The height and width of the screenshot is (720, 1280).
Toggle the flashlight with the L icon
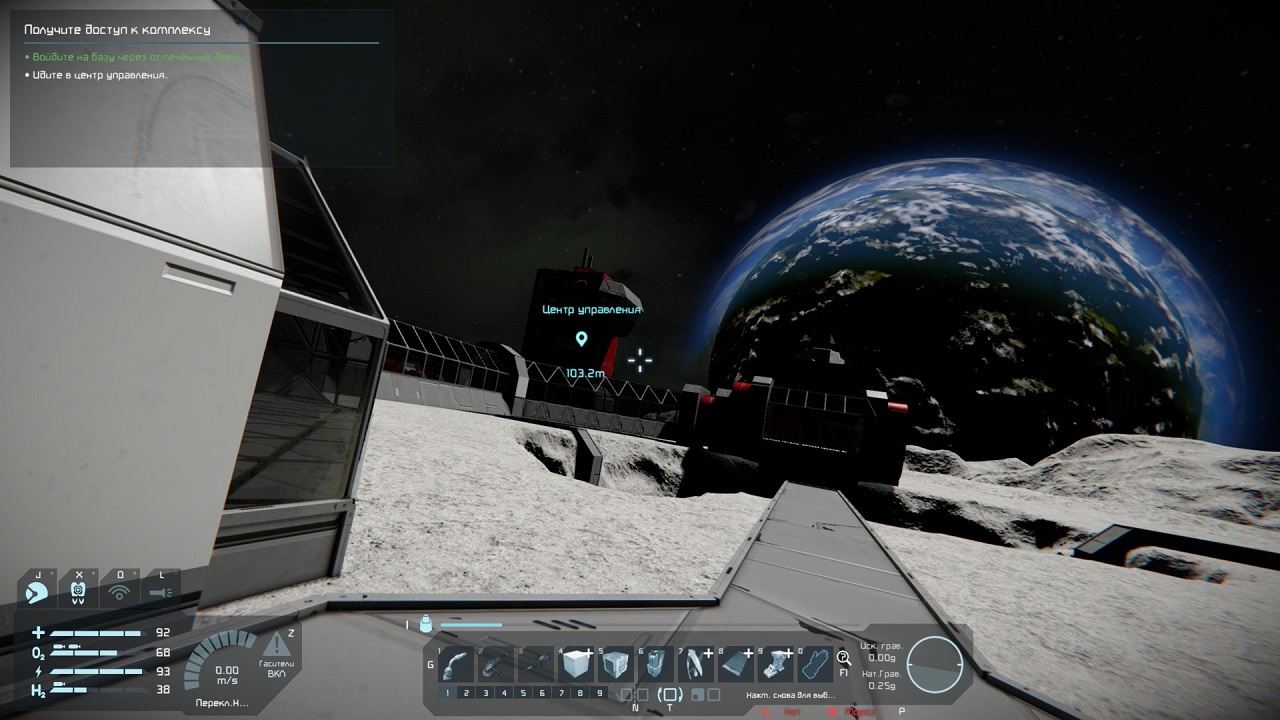[x=160, y=590]
